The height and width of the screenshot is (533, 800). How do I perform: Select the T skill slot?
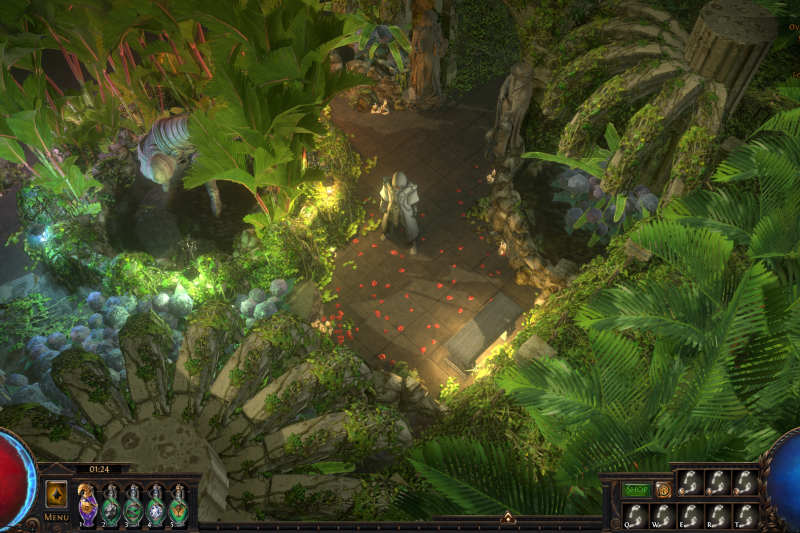click(x=745, y=515)
